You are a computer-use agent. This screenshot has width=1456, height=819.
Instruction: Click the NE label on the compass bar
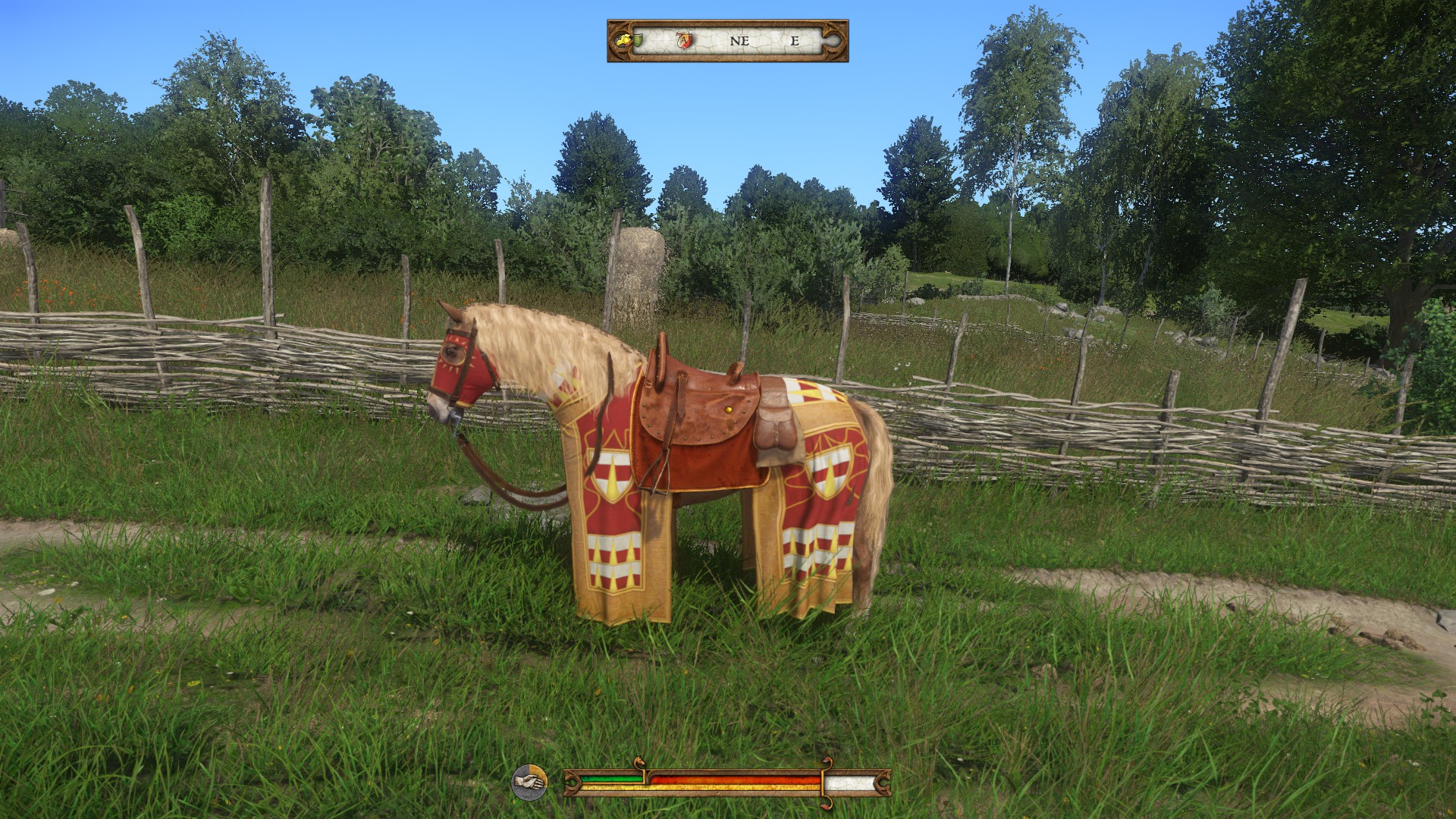(x=739, y=40)
